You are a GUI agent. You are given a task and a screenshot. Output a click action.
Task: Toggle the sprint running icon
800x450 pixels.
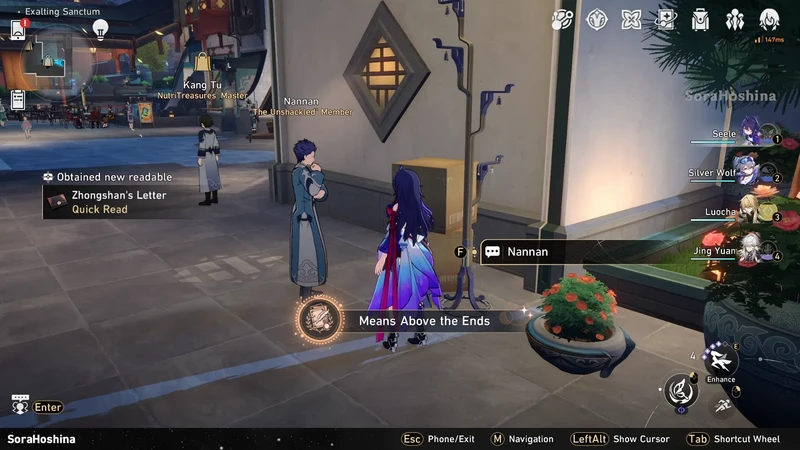pos(720,405)
